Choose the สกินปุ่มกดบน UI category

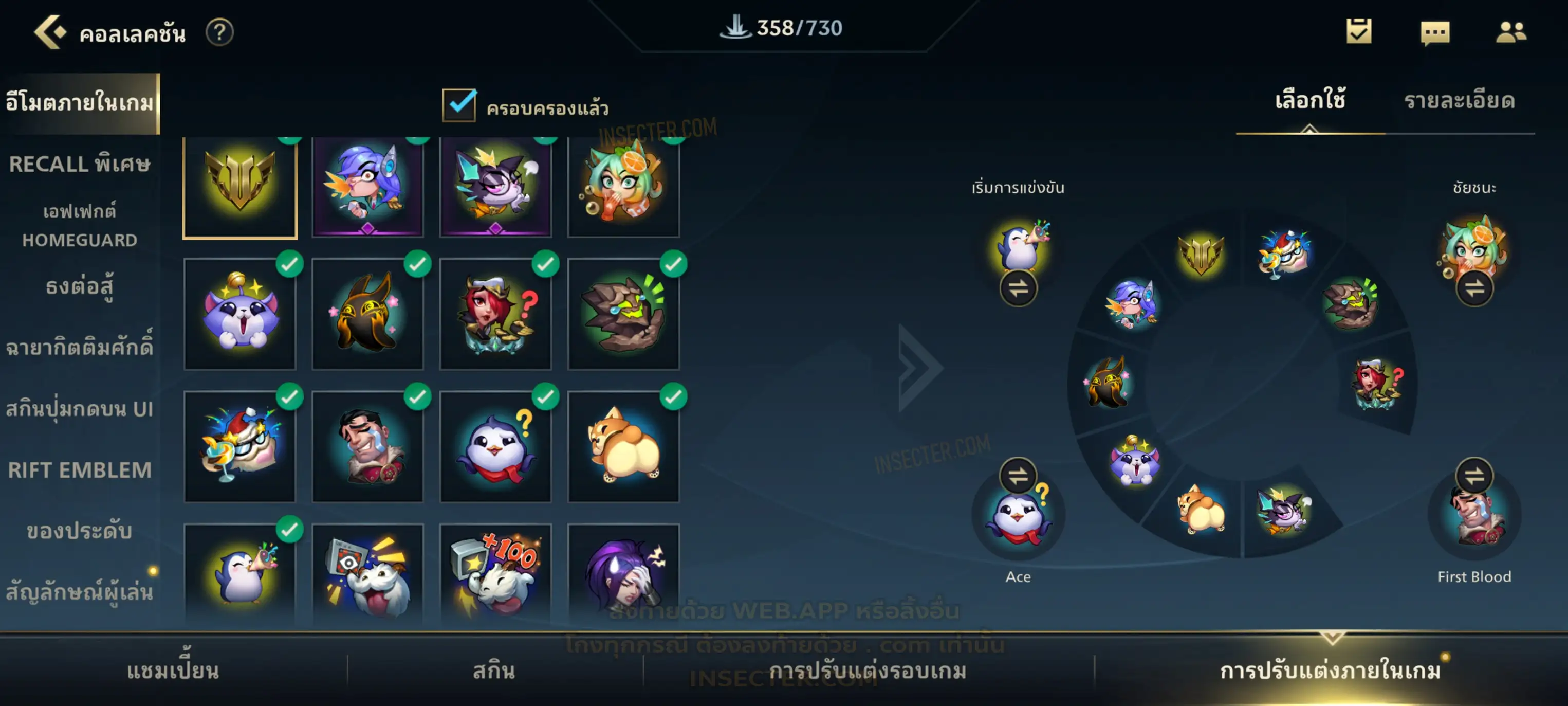tap(80, 409)
